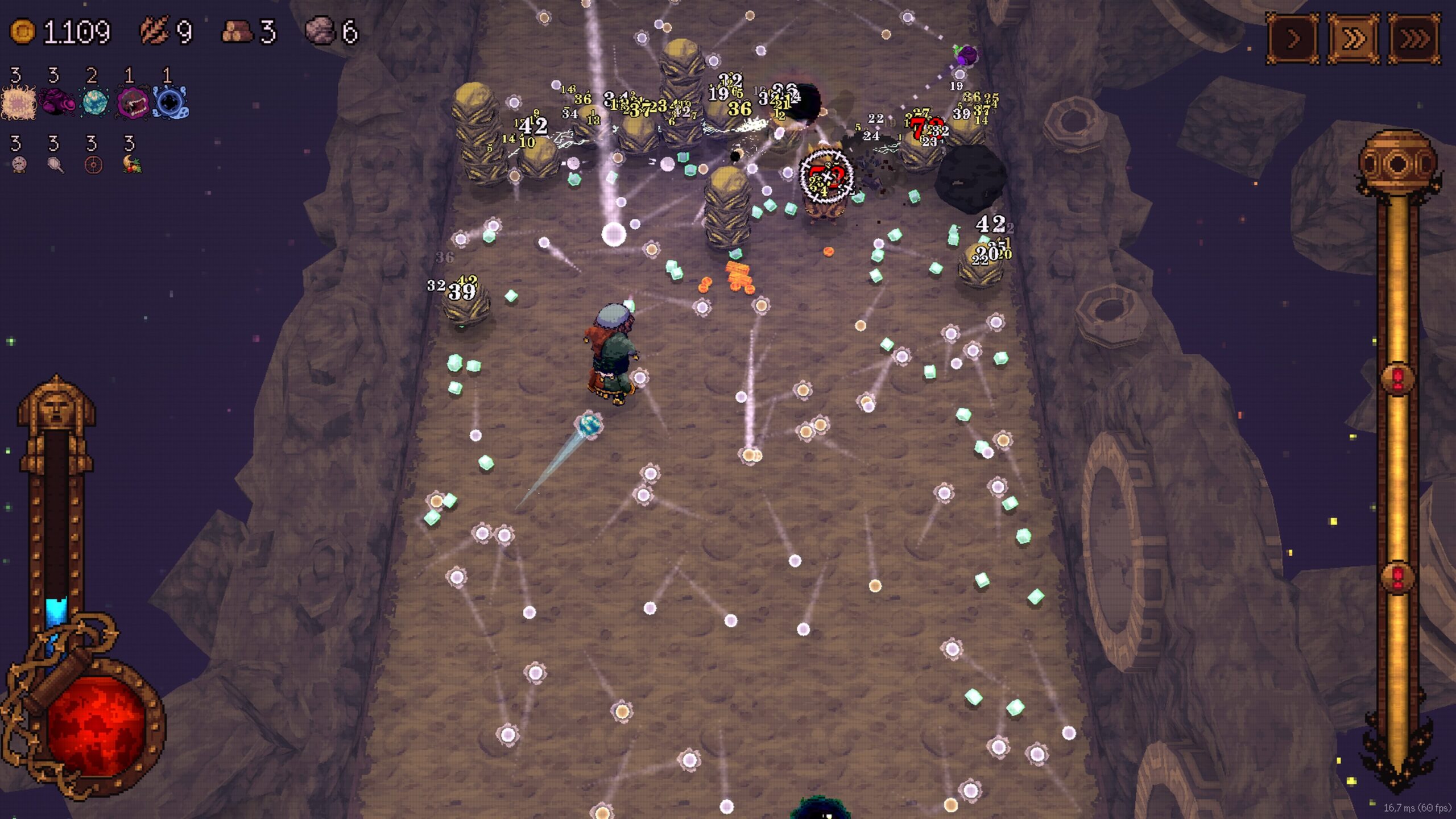Select the wagon wheel passive item icon

tap(93, 165)
